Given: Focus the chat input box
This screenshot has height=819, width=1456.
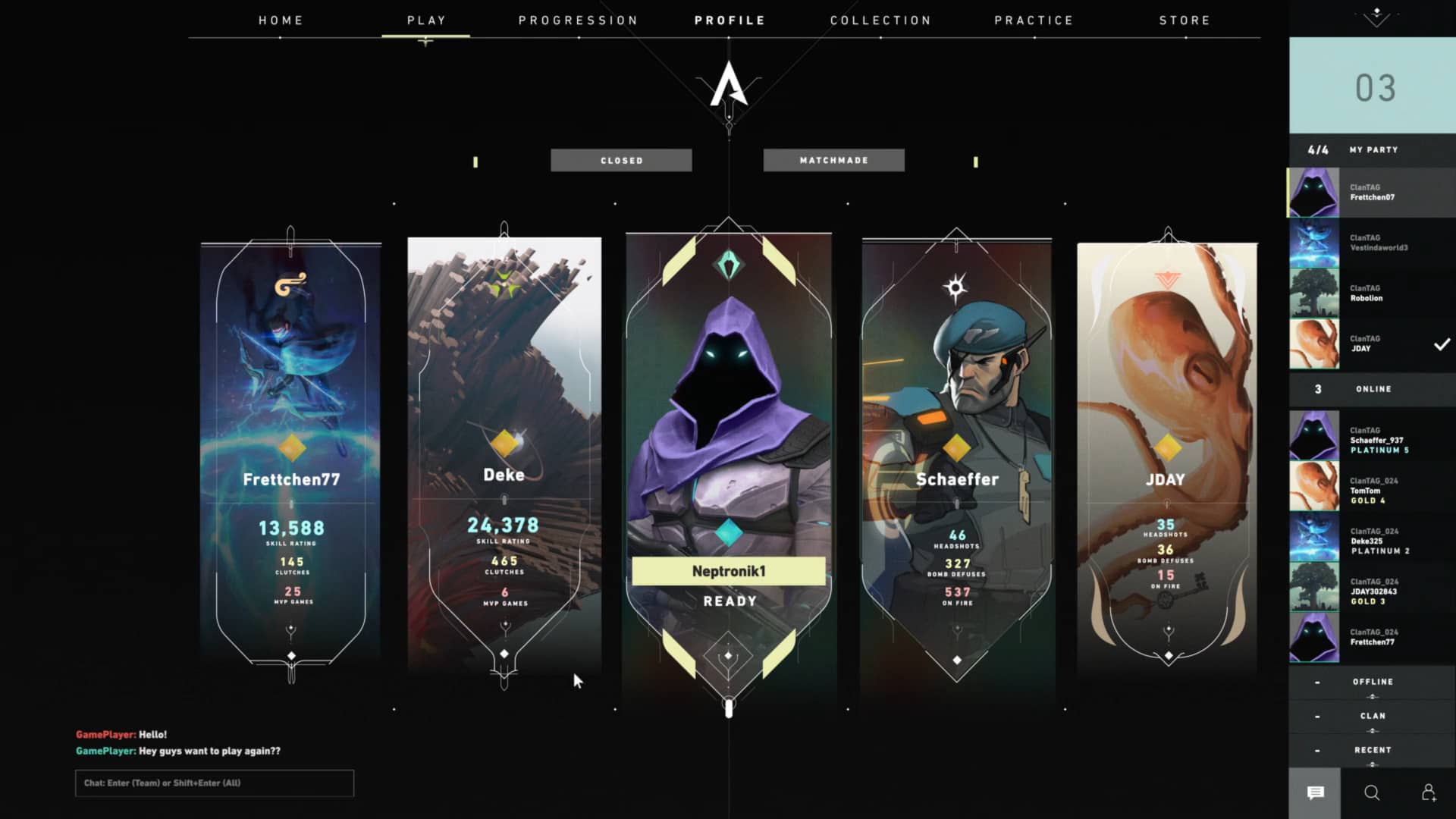Looking at the screenshot, I should click(215, 783).
